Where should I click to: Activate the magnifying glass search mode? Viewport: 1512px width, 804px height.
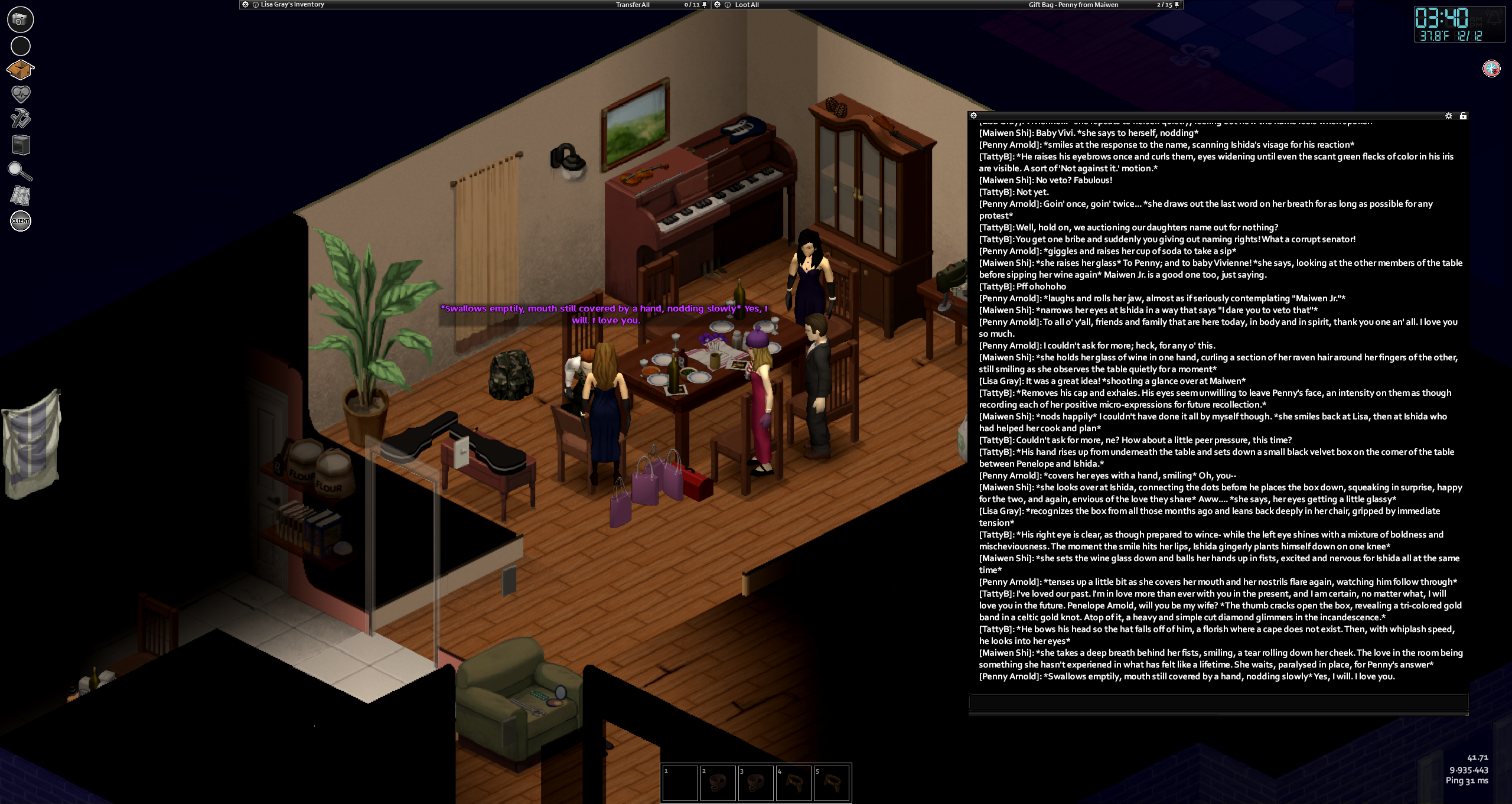pos(20,171)
